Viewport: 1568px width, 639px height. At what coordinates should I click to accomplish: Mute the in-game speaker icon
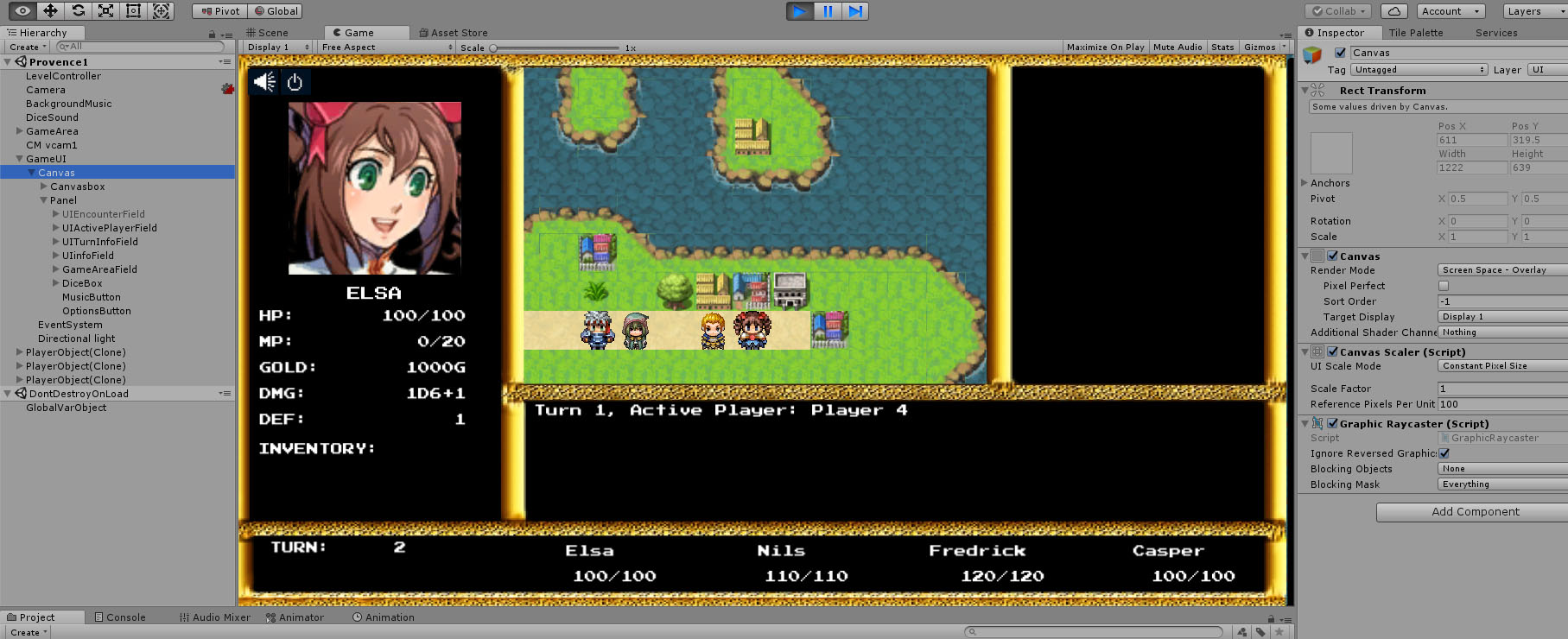(263, 82)
